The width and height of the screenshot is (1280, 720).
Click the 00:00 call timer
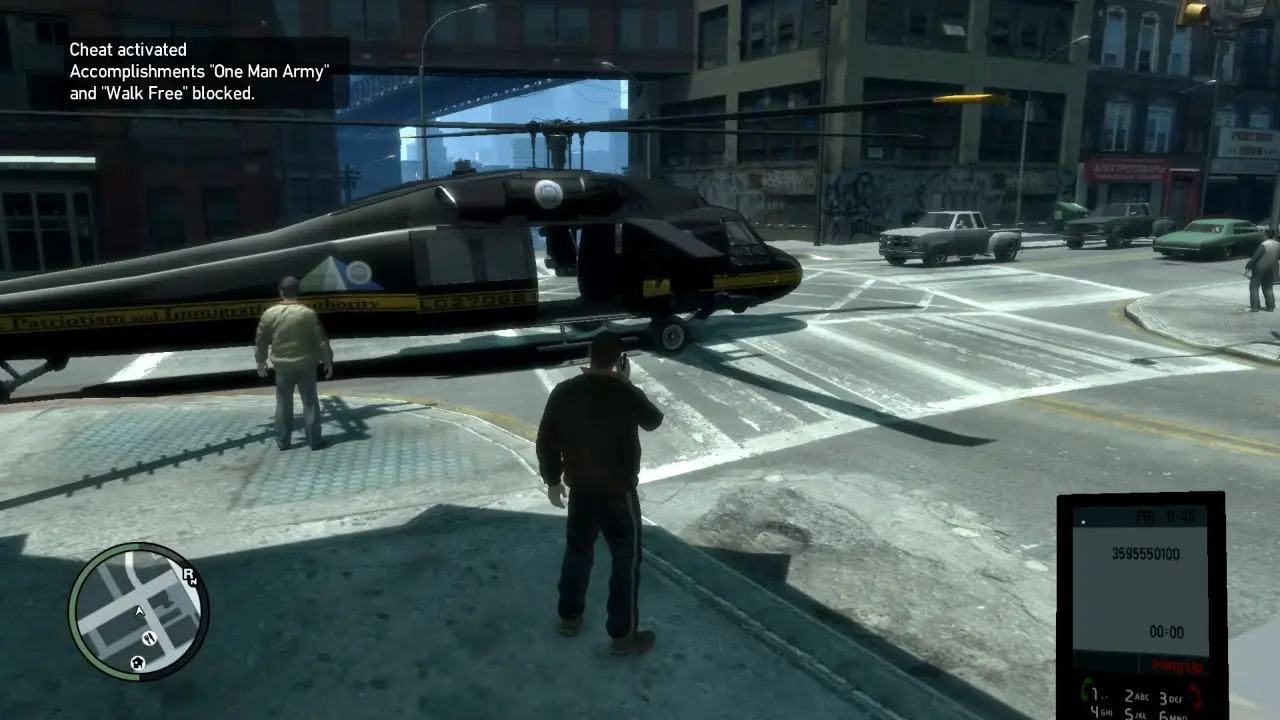pos(1167,632)
